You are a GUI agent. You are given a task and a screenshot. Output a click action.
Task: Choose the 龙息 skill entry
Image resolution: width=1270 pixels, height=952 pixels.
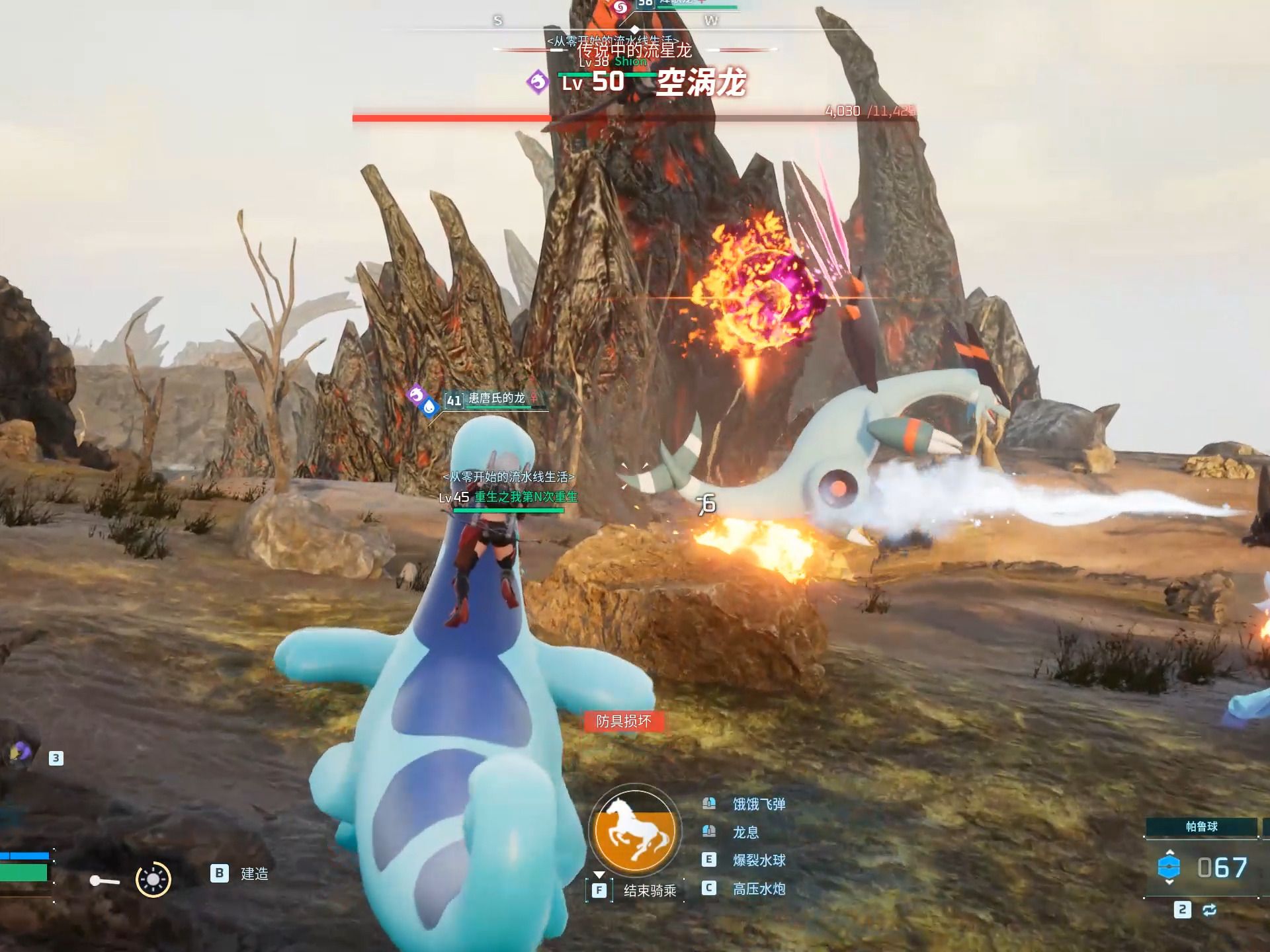(x=745, y=832)
